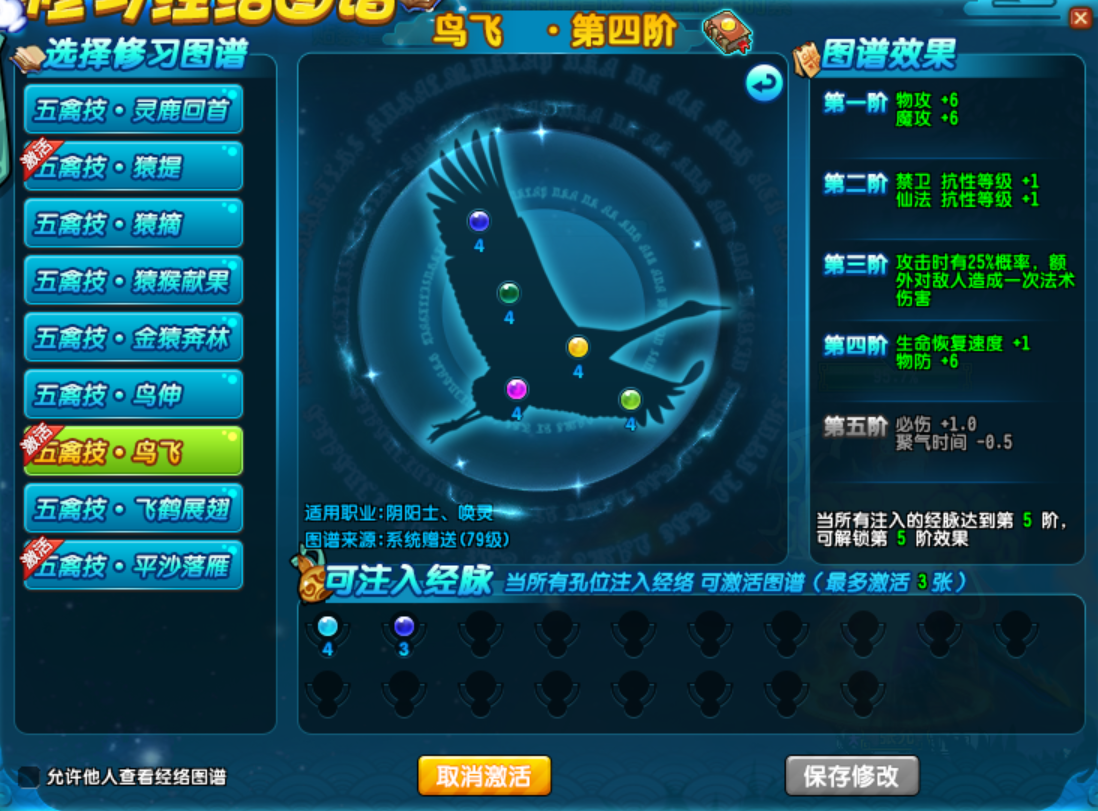Screen dimensions: 1098x811
Task: Select the 五禽技·鸟伸 entry
Action: point(133,395)
